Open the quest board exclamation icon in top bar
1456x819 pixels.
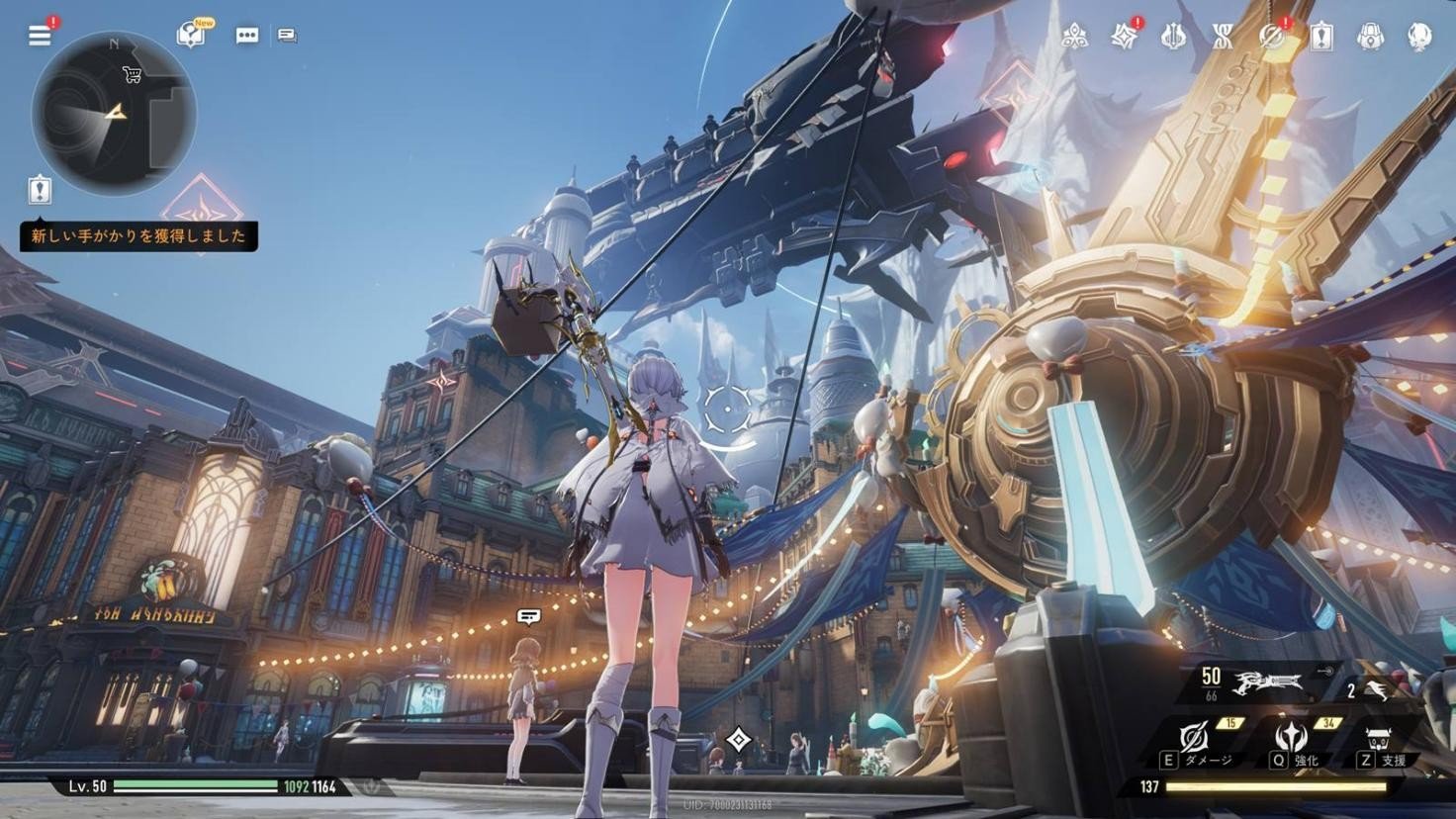[1321, 37]
